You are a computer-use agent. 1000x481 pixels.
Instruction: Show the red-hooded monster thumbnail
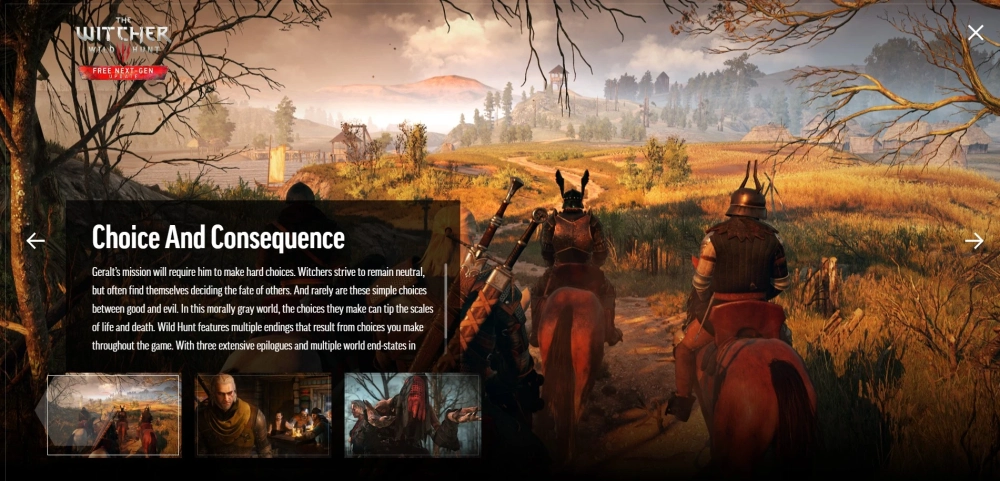pos(412,415)
